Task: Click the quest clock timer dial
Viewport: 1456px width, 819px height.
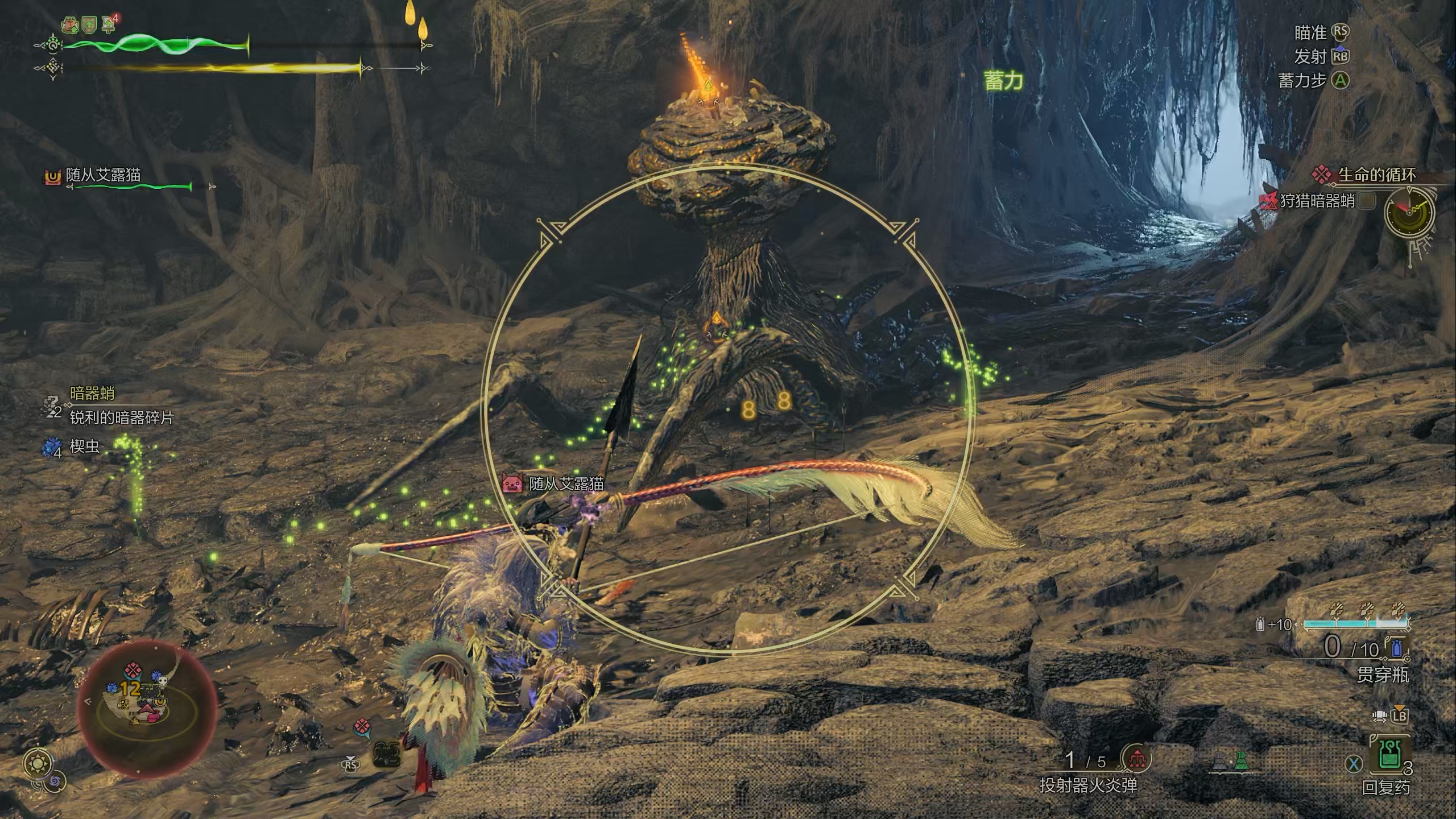Action: [x=1409, y=212]
